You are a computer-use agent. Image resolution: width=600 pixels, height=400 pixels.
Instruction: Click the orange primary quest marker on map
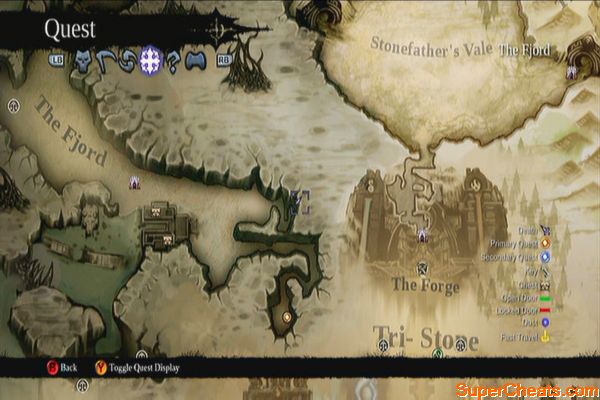(x=287, y=318)
